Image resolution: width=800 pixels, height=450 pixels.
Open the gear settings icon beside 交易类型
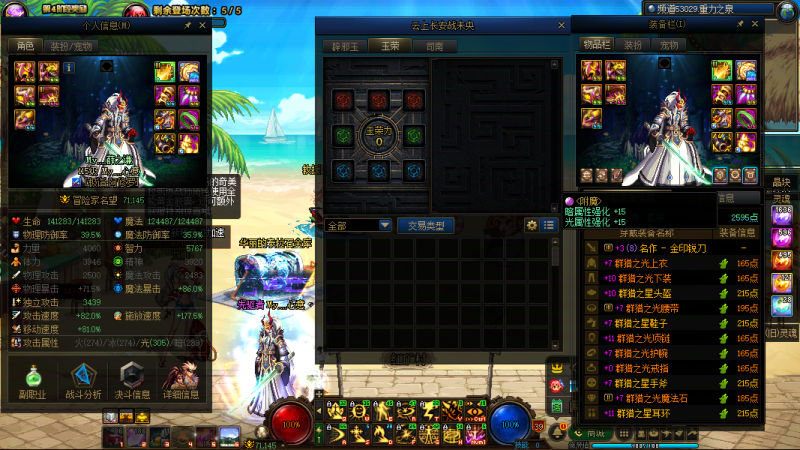532,226
